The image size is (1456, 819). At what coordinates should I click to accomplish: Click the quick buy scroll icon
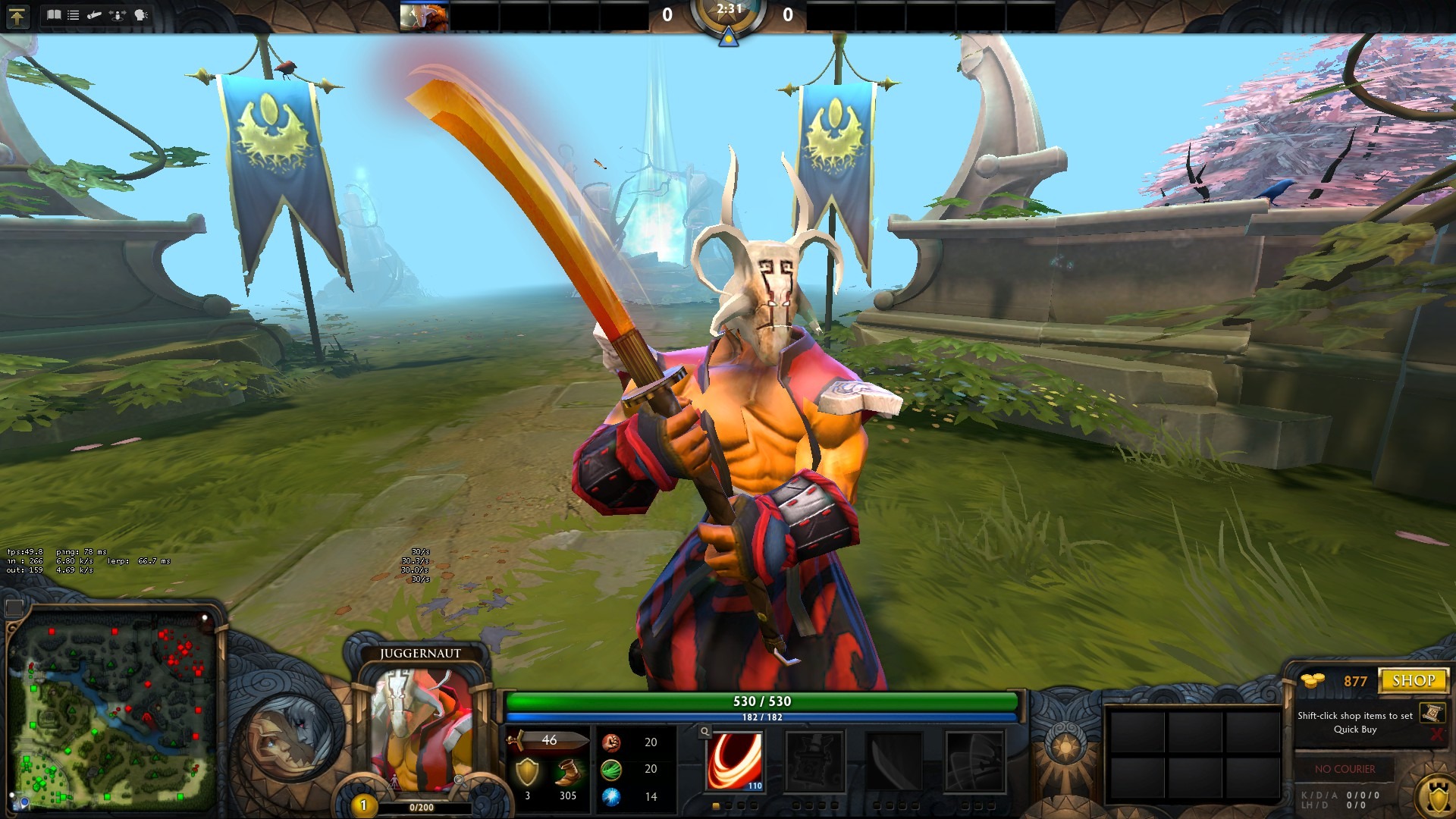(x=1432, y=713)
